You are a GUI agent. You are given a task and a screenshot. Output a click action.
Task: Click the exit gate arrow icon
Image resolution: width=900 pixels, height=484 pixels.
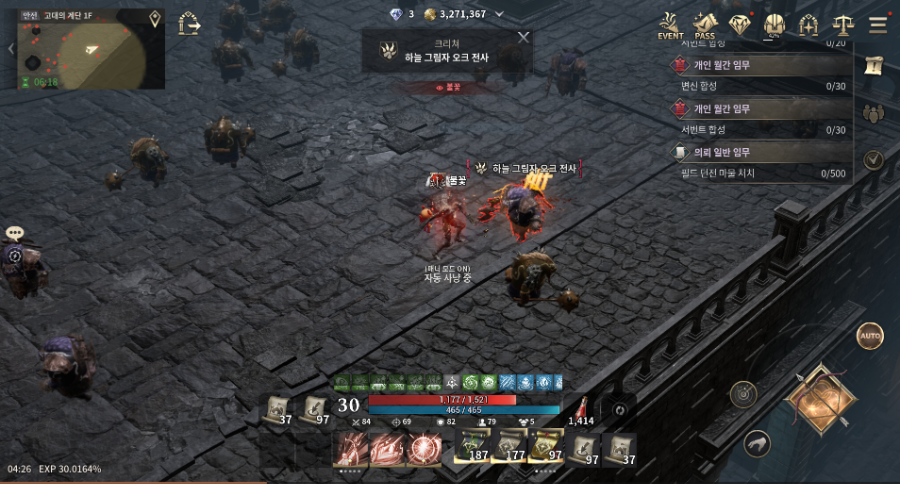point(189,24)
